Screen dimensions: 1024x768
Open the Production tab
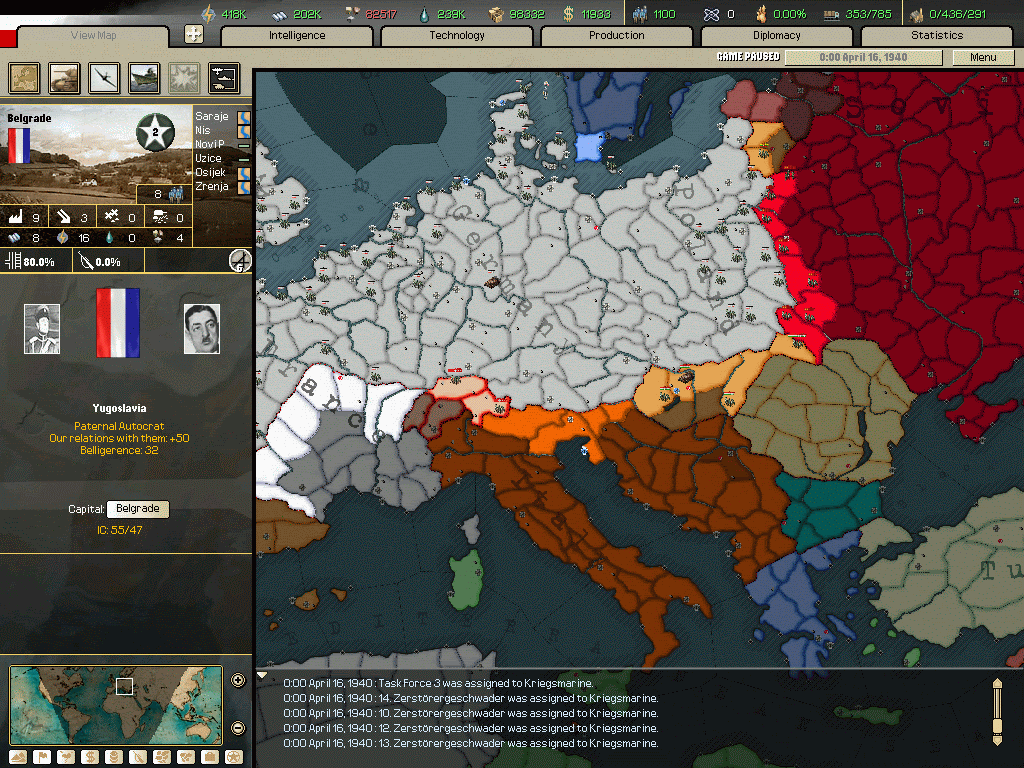pyautogui.click(x=617, y=36)
